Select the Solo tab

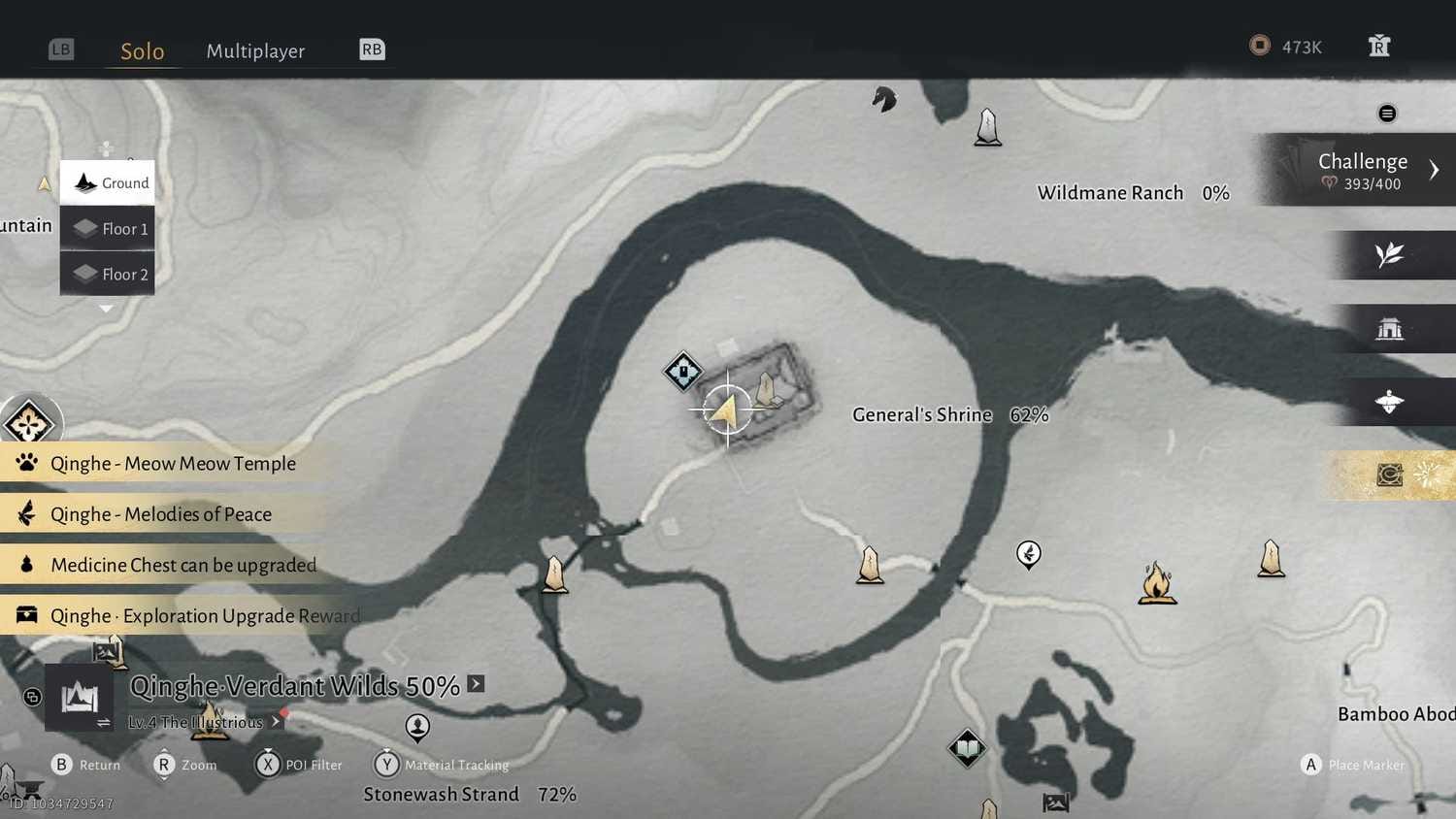click(142, 50)
